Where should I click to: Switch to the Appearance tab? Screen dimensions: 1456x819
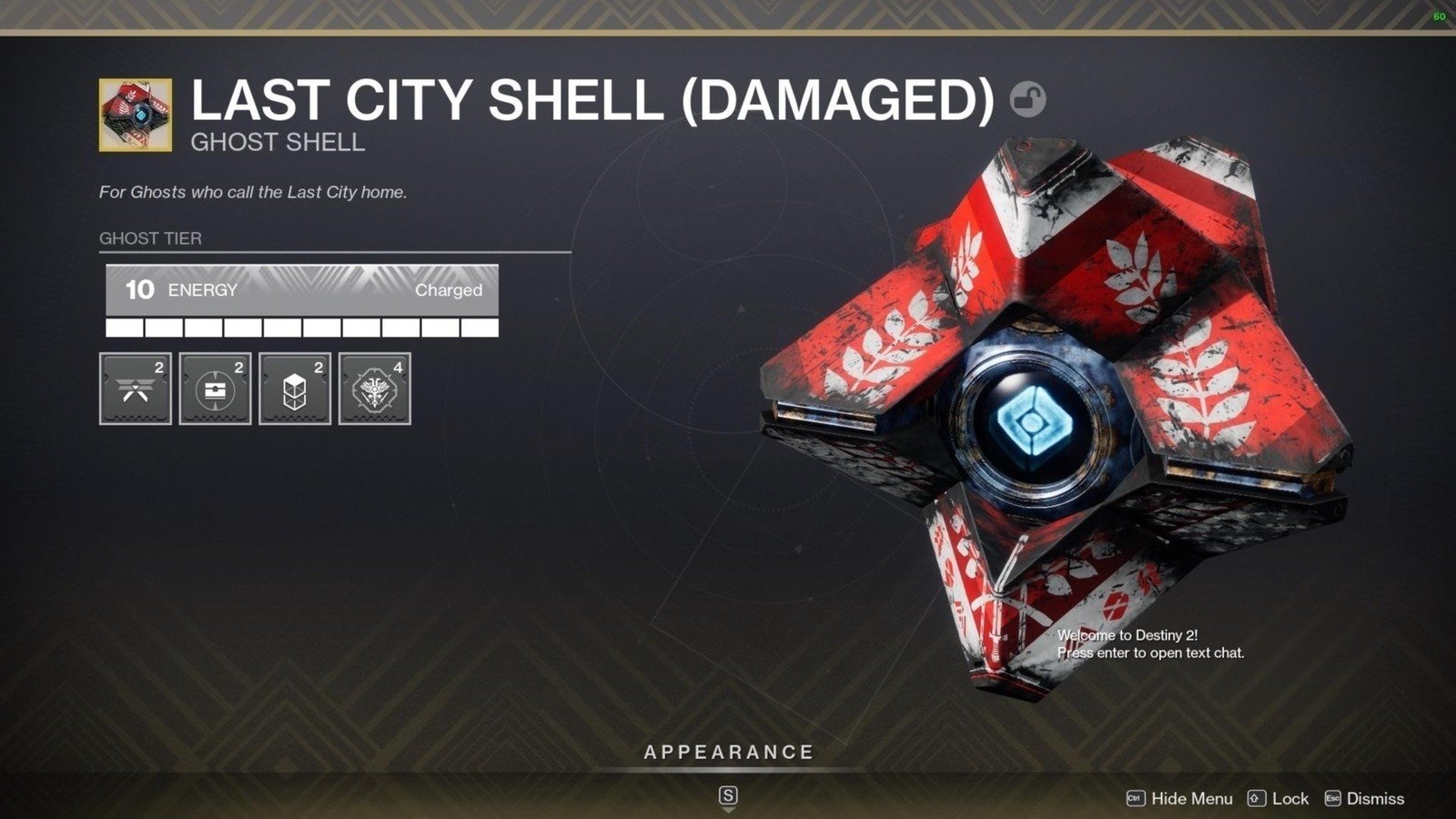[727, 753]
